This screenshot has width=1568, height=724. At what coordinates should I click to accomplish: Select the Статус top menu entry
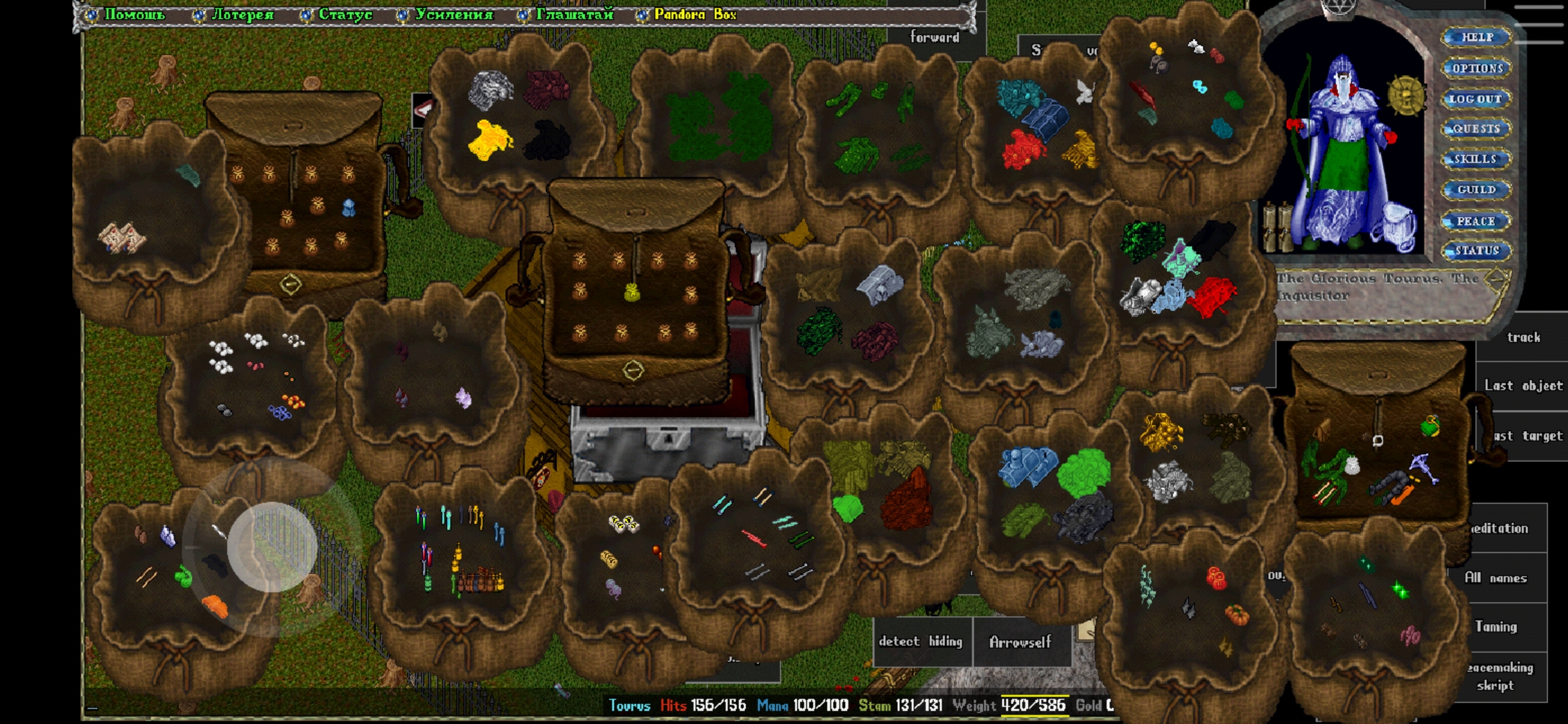tap(344, 15)
